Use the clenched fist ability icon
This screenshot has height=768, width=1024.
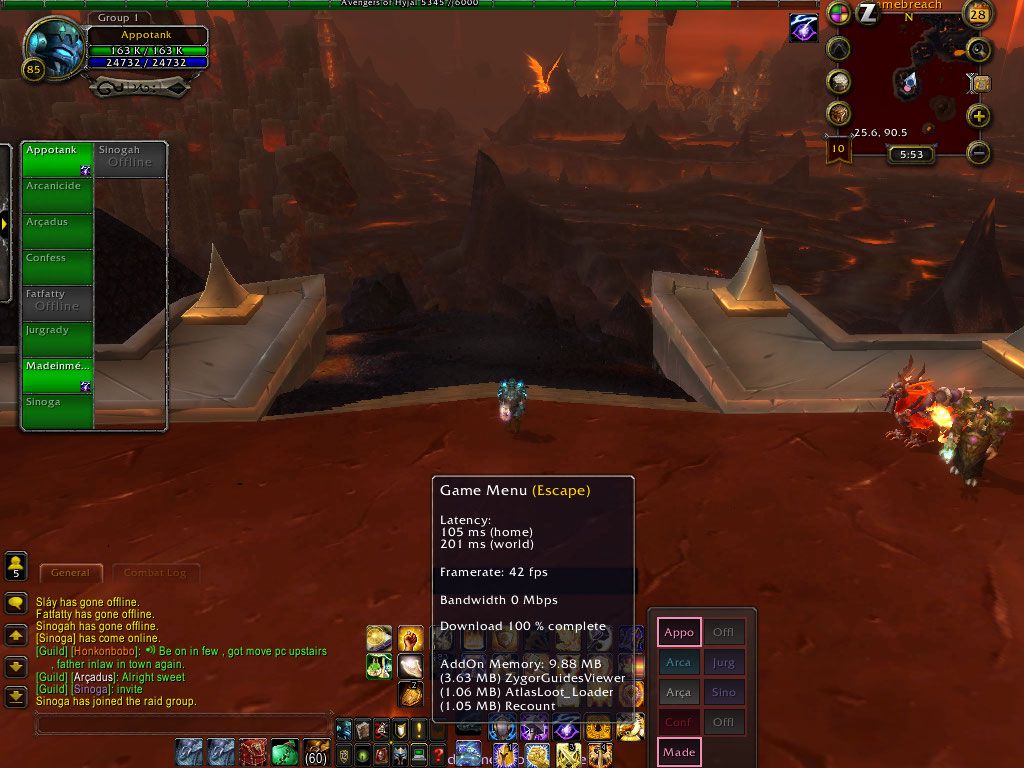pyautogui.click(x=411, y=638)
